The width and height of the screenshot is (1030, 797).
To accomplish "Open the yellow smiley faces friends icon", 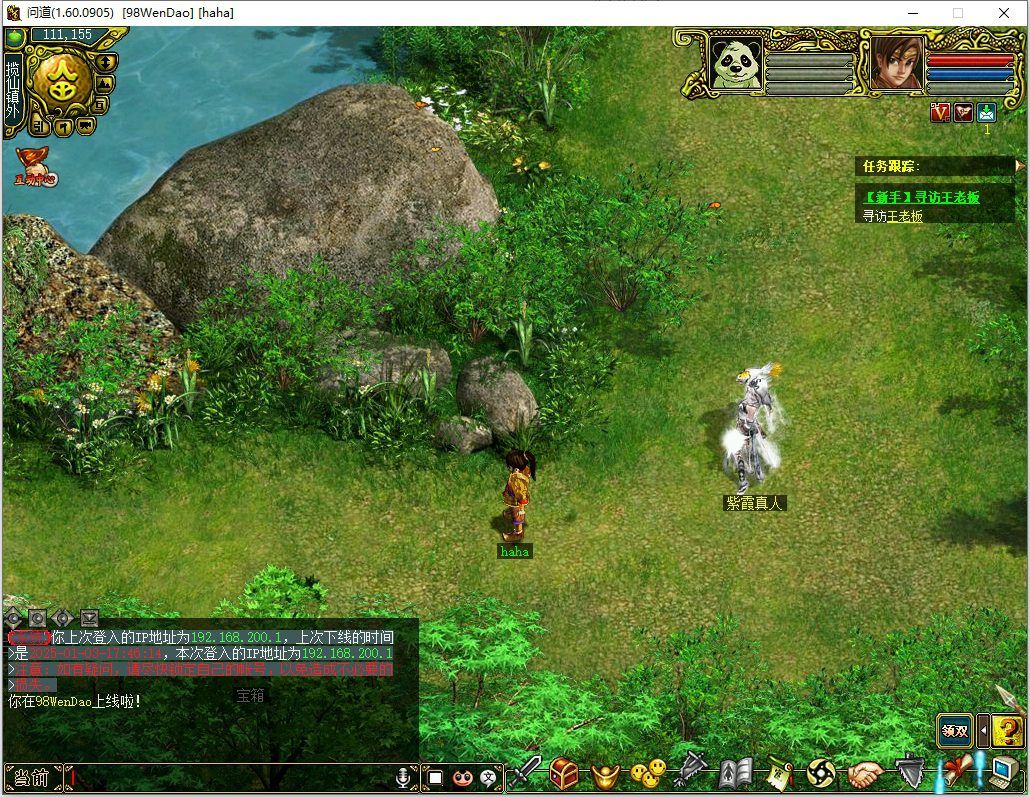I will (x=648, y=773).
